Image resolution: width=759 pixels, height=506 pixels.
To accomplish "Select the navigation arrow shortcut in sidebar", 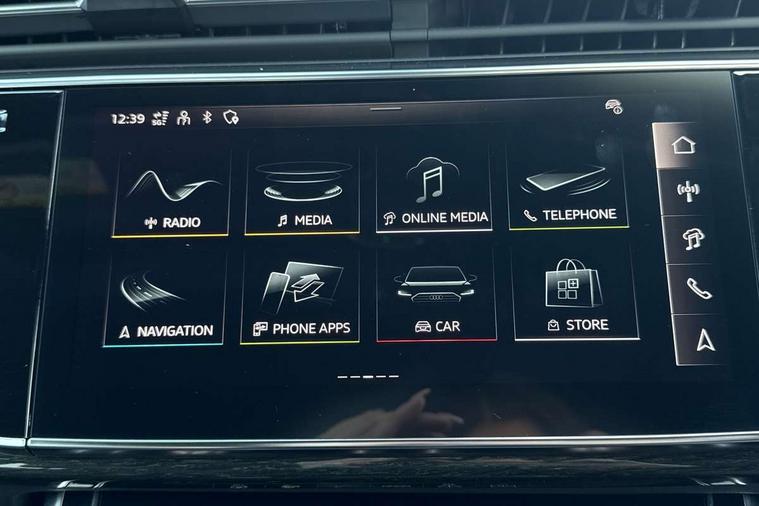I will 706,340.
